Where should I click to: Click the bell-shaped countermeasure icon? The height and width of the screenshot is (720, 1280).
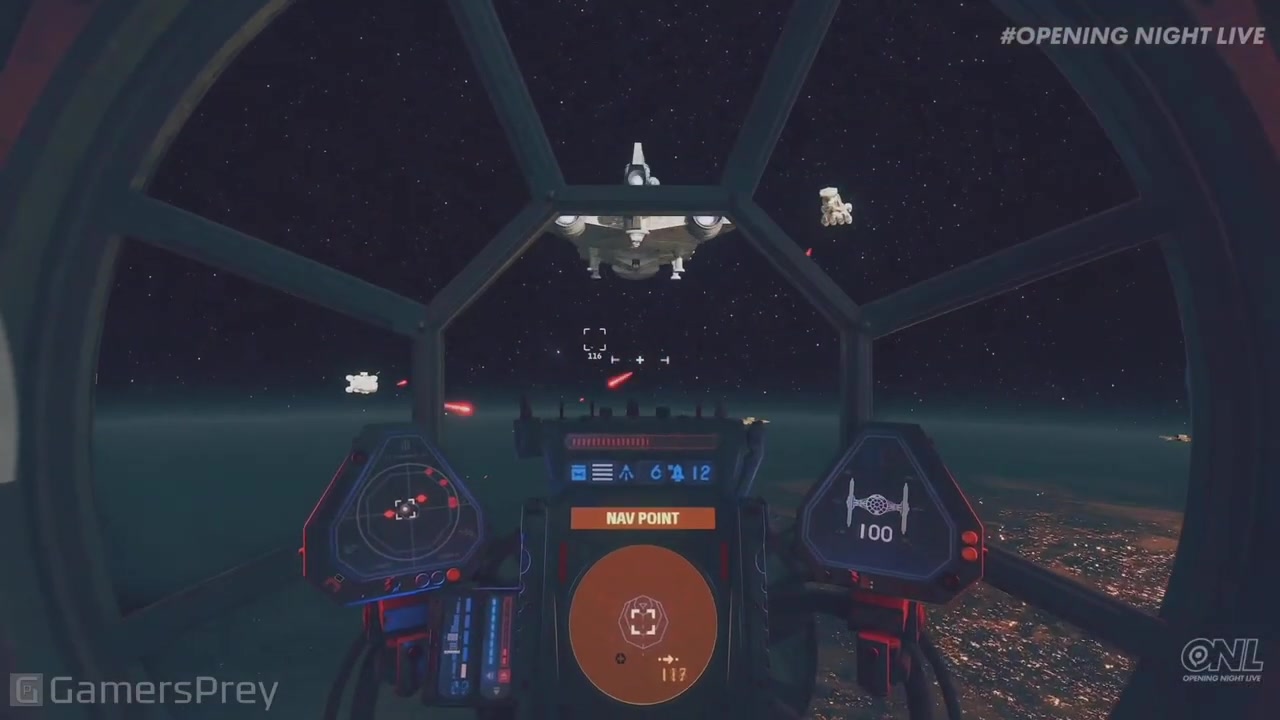[x=677, y=472]
